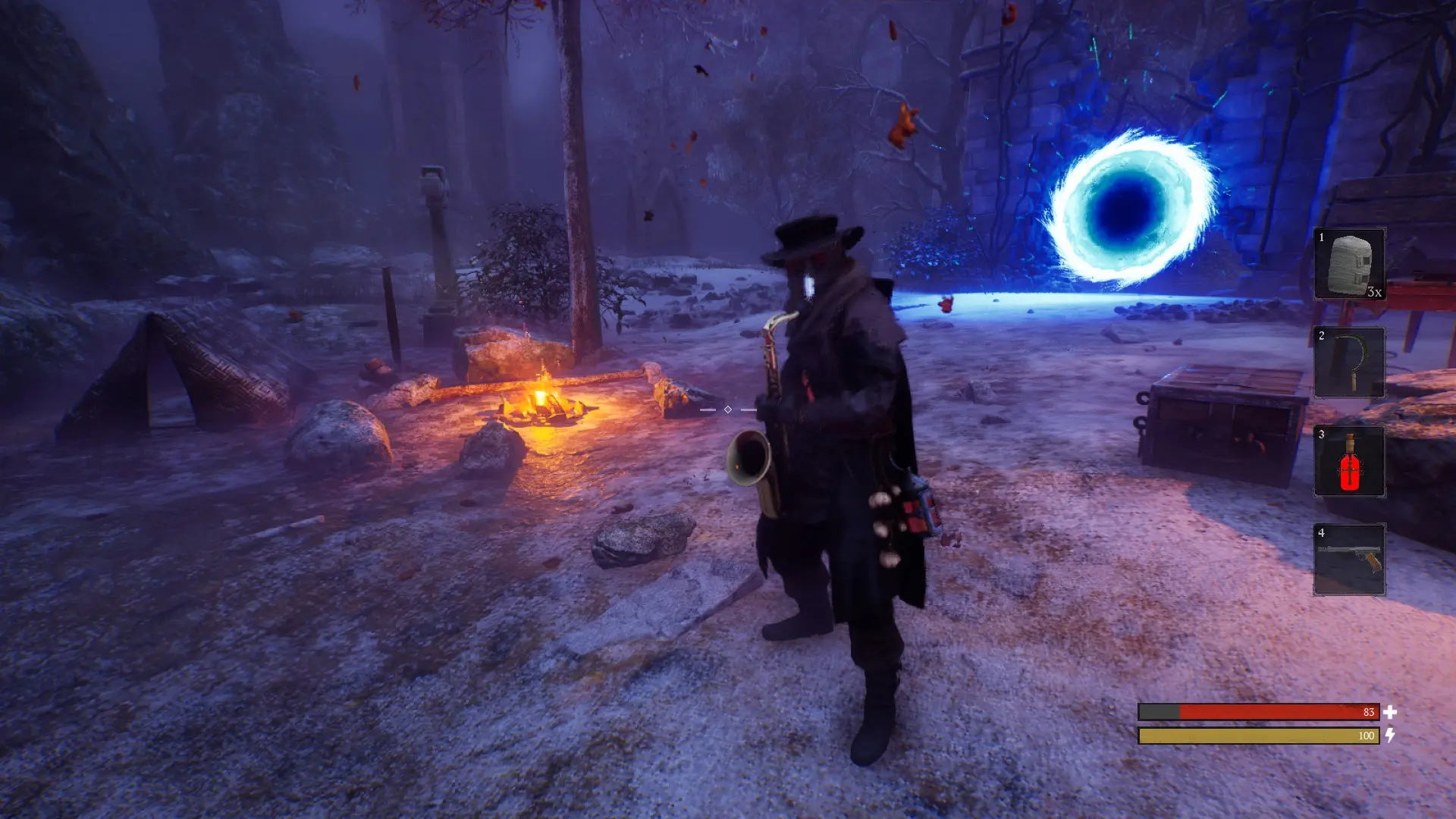Equip the sickle from slot 2

(1349, 362)
